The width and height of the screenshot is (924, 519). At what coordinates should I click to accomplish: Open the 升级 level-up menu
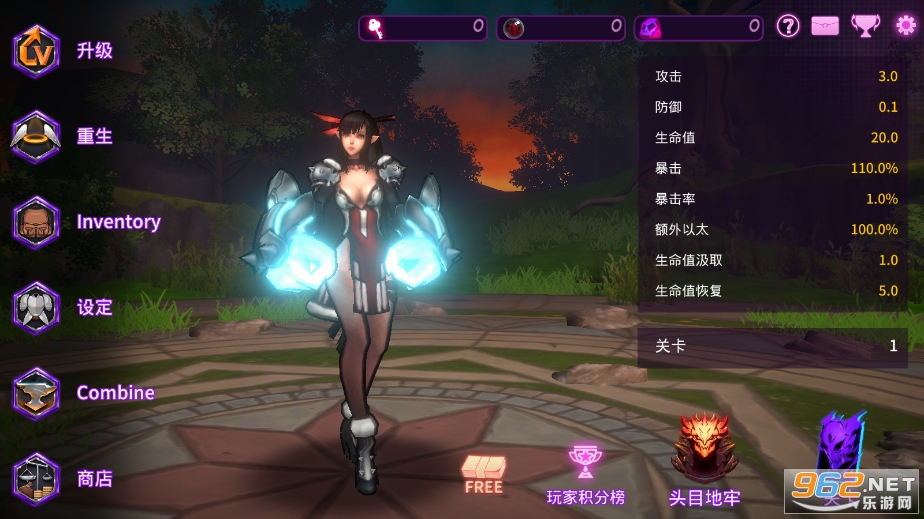[37, 51]
